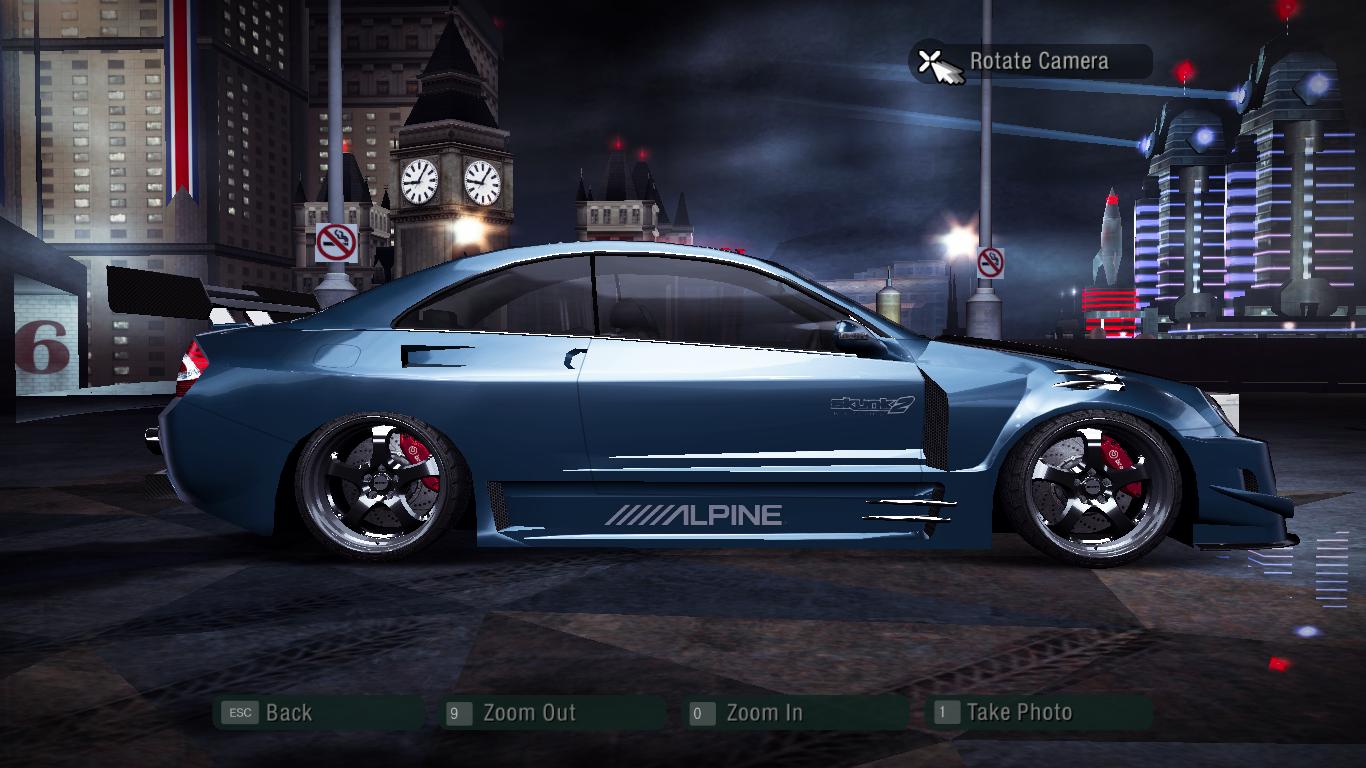Choose the Zoom In button
This screenshot has width=1366, height=768.
[763, 713]
